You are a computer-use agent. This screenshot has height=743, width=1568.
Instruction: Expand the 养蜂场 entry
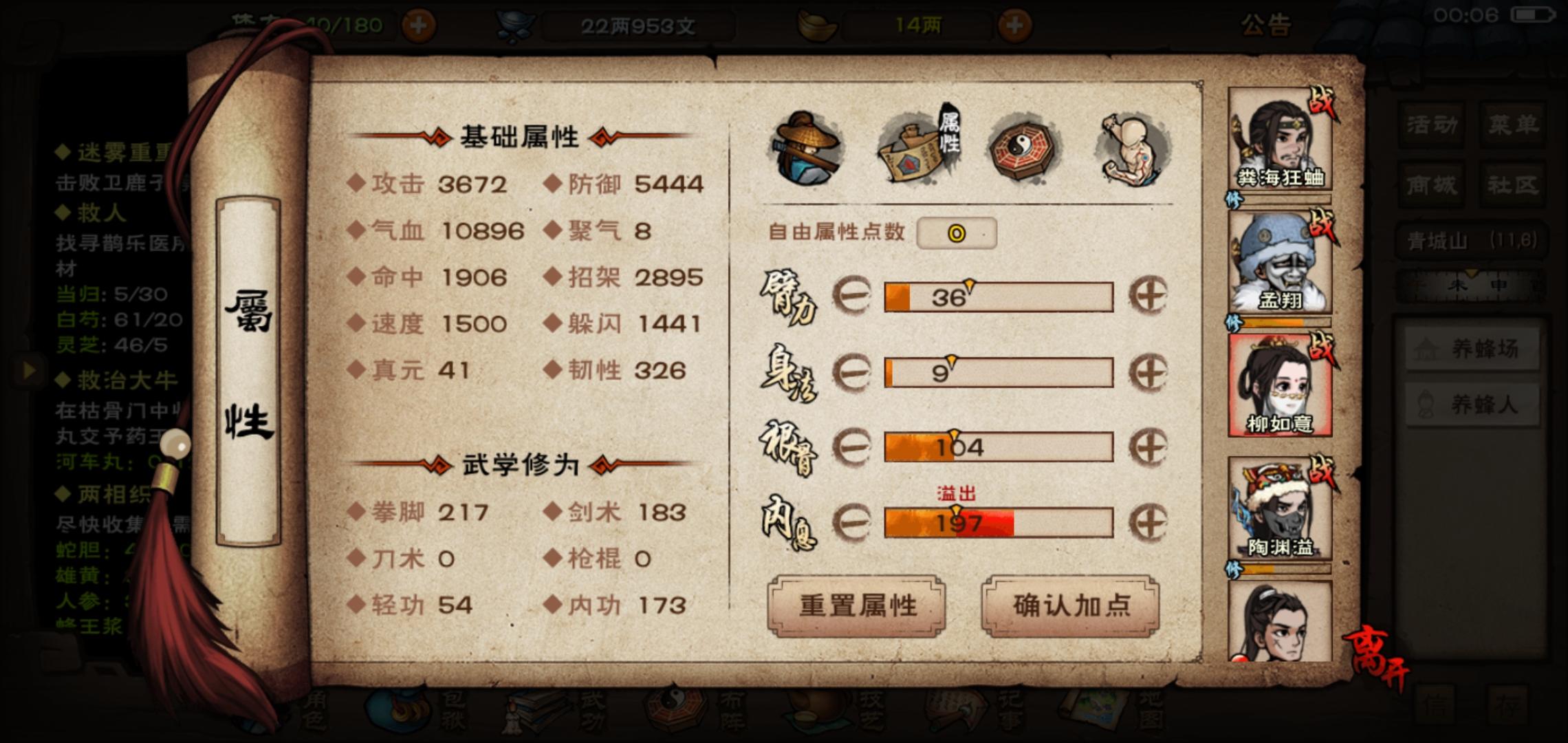[1472, 347]
